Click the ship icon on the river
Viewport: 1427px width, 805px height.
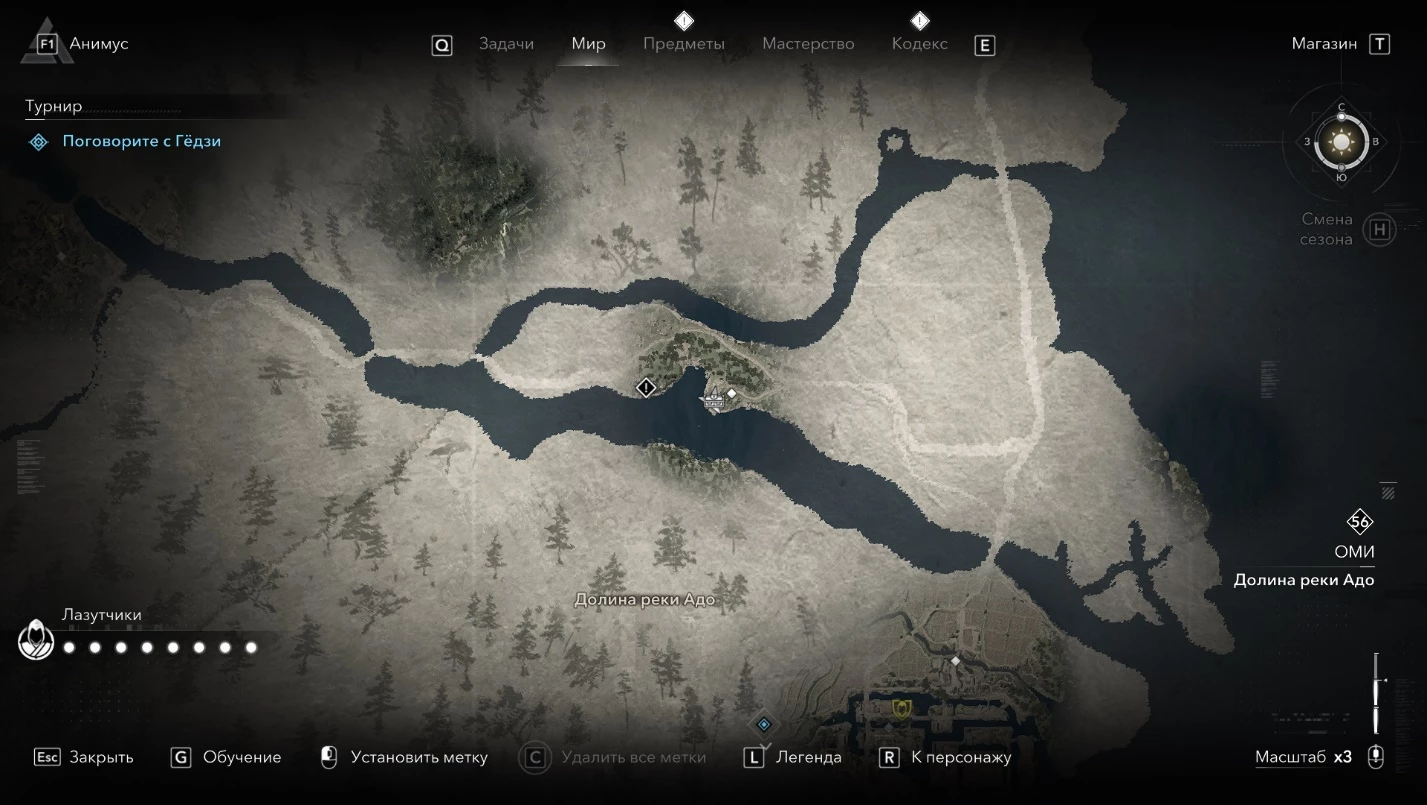click(713, 400)
